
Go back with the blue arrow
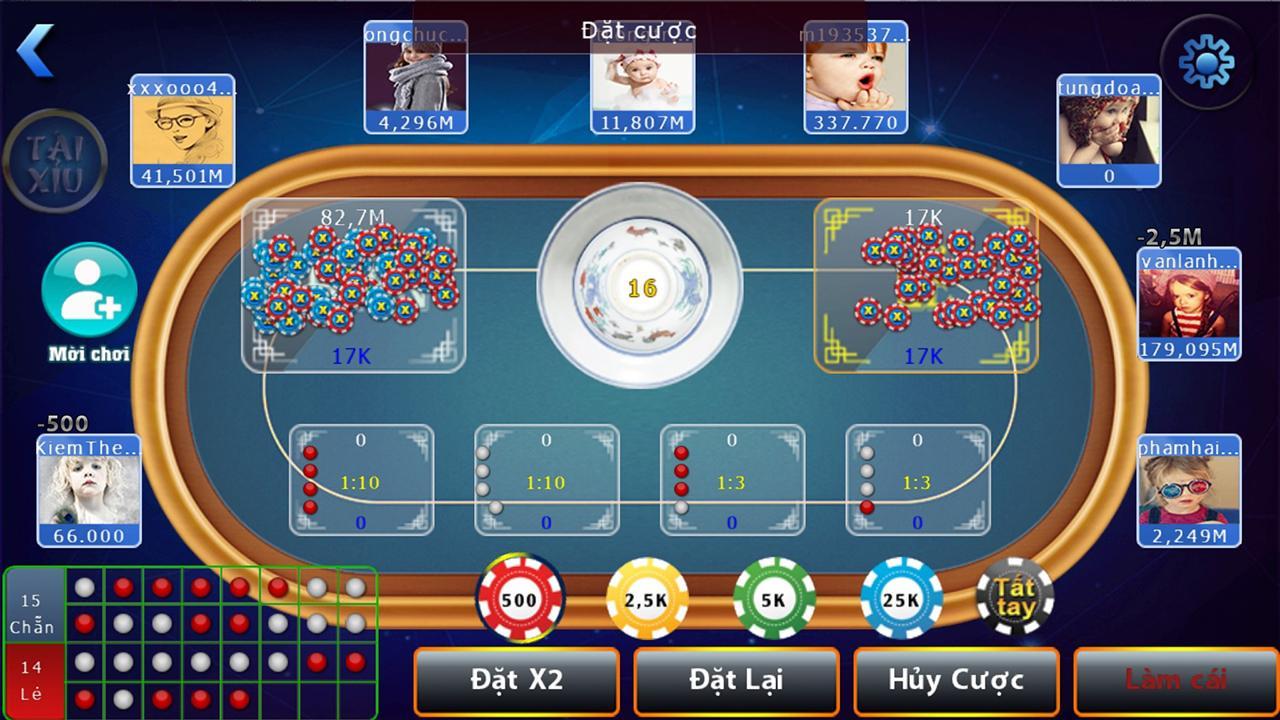click(x=36, y=50)
